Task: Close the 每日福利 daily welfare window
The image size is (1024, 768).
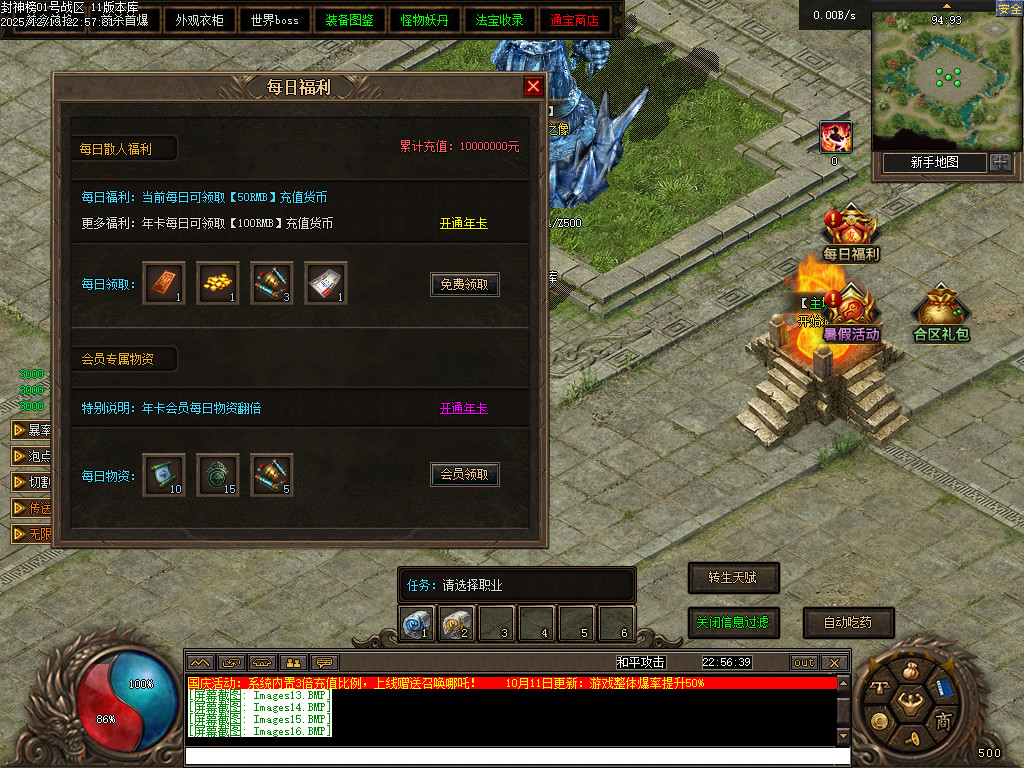Action: pyautogui.click(x=533, y=87)
